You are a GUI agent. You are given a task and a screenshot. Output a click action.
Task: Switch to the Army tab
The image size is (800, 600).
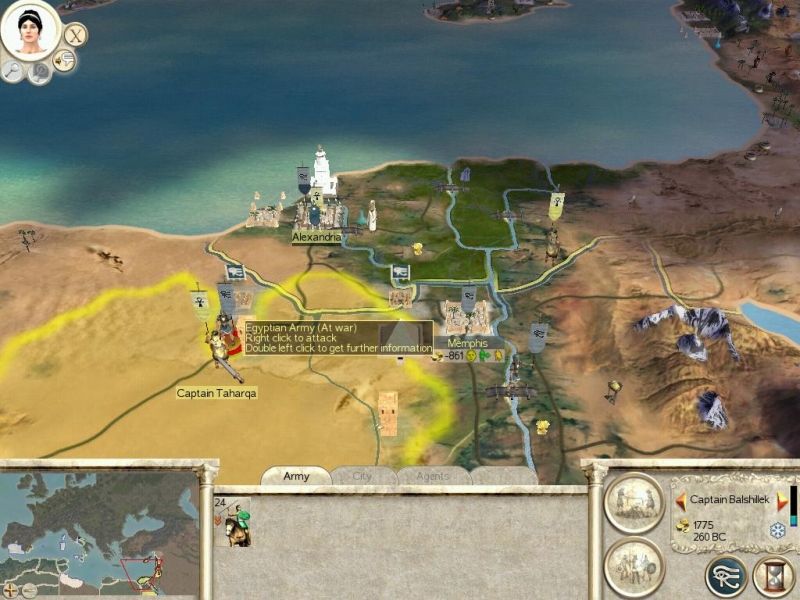tap(296, 477)
